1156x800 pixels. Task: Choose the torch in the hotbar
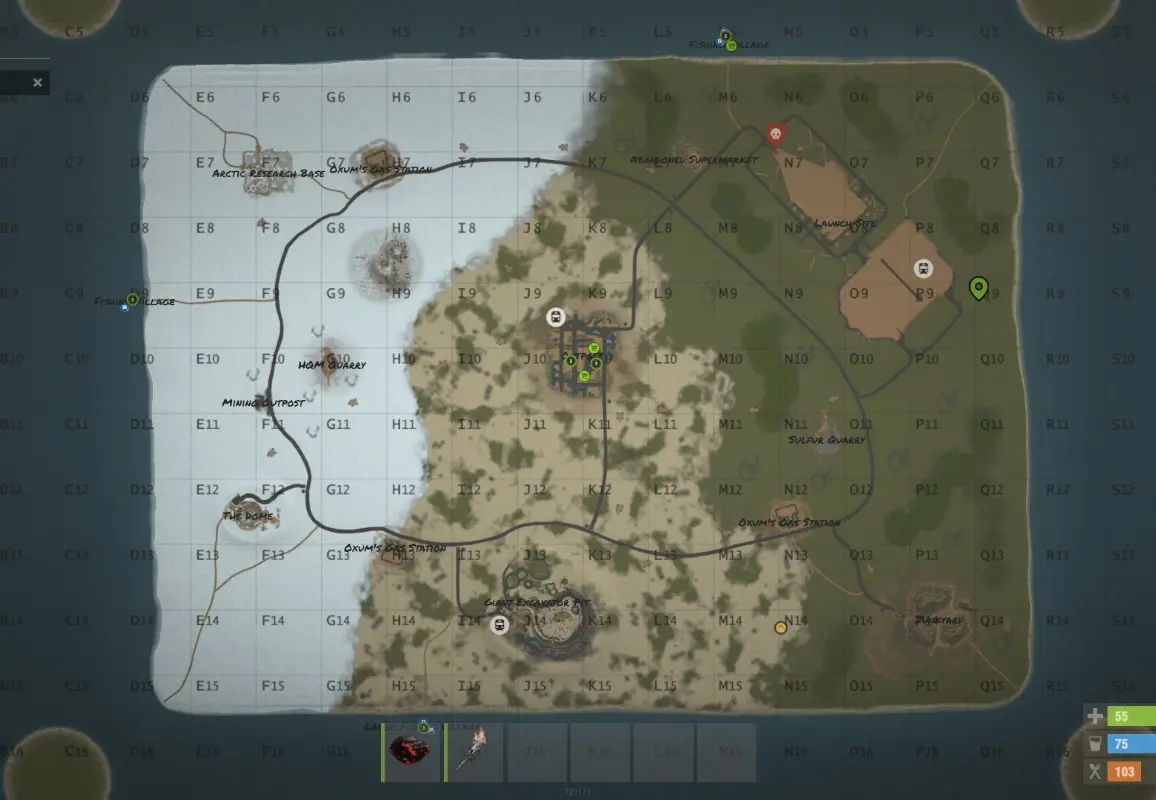pyautogui.click(x=475, y=752)
